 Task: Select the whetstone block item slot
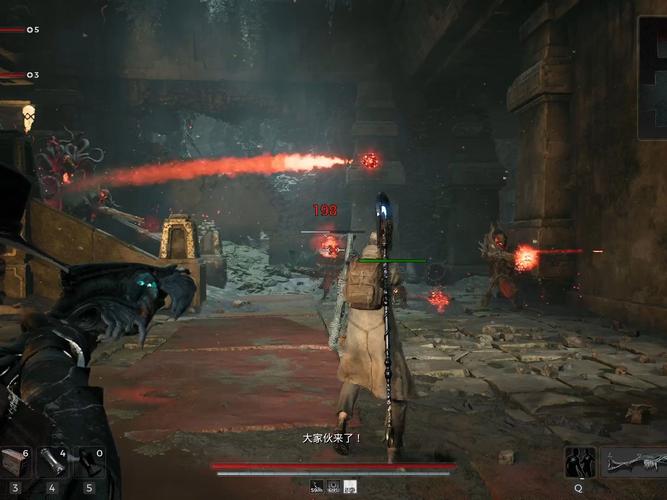(x=15, y=462)
